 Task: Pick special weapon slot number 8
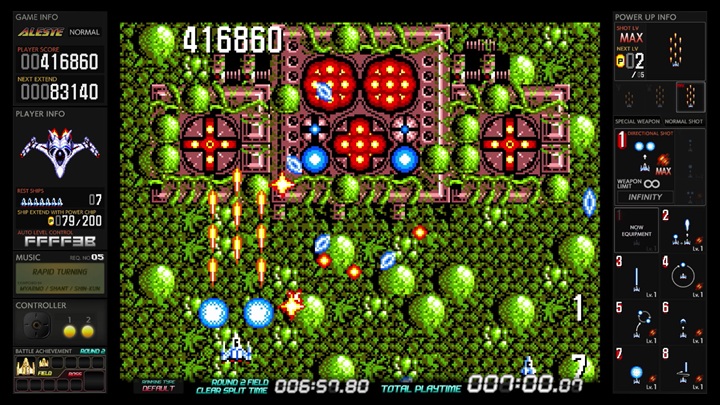682,368
